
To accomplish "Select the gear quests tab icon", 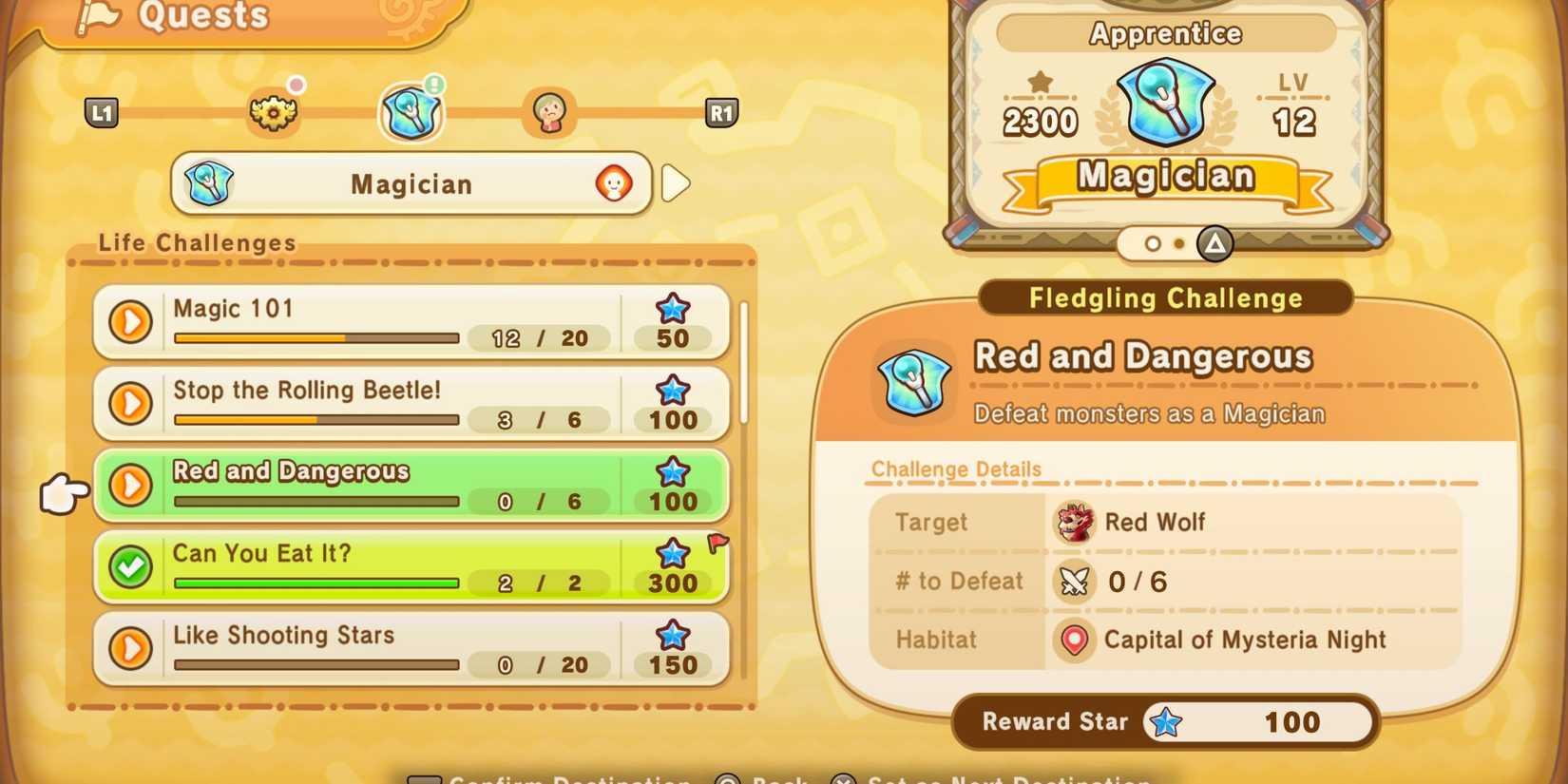I will pos(275,111).
